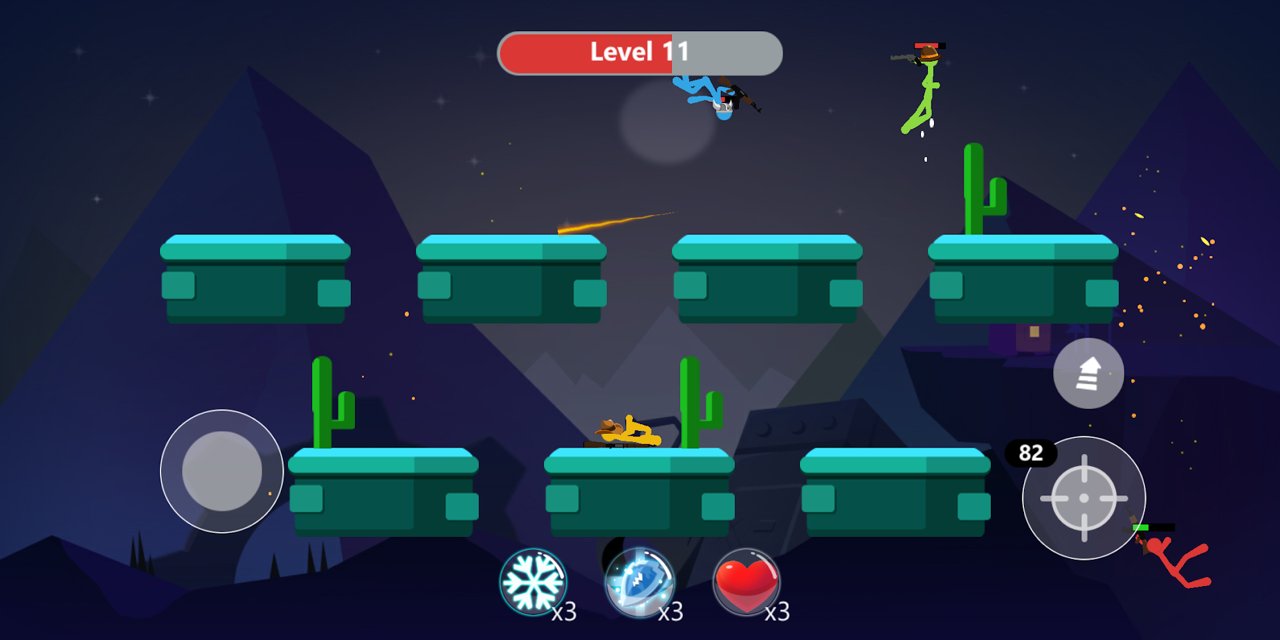Tap the crosshair fire button
The width and height of the screenshot is (1280, 640).
pos(1084,497)
